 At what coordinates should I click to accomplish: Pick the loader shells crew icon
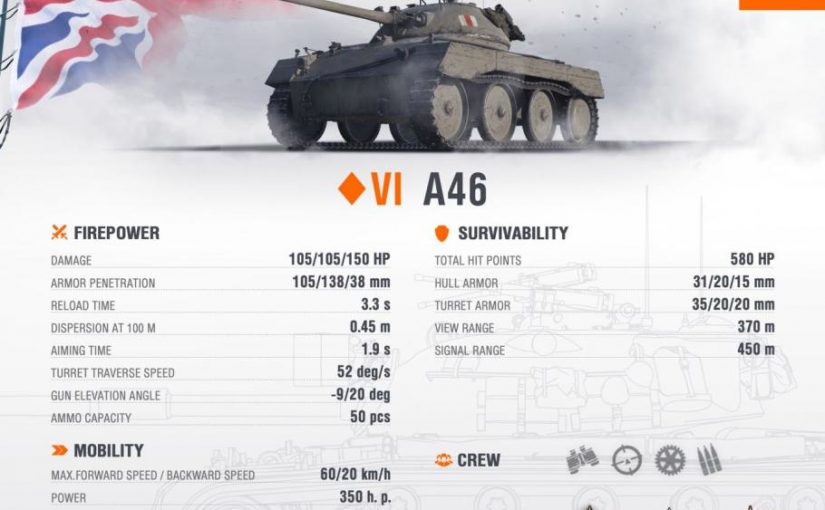click(711, 460)
